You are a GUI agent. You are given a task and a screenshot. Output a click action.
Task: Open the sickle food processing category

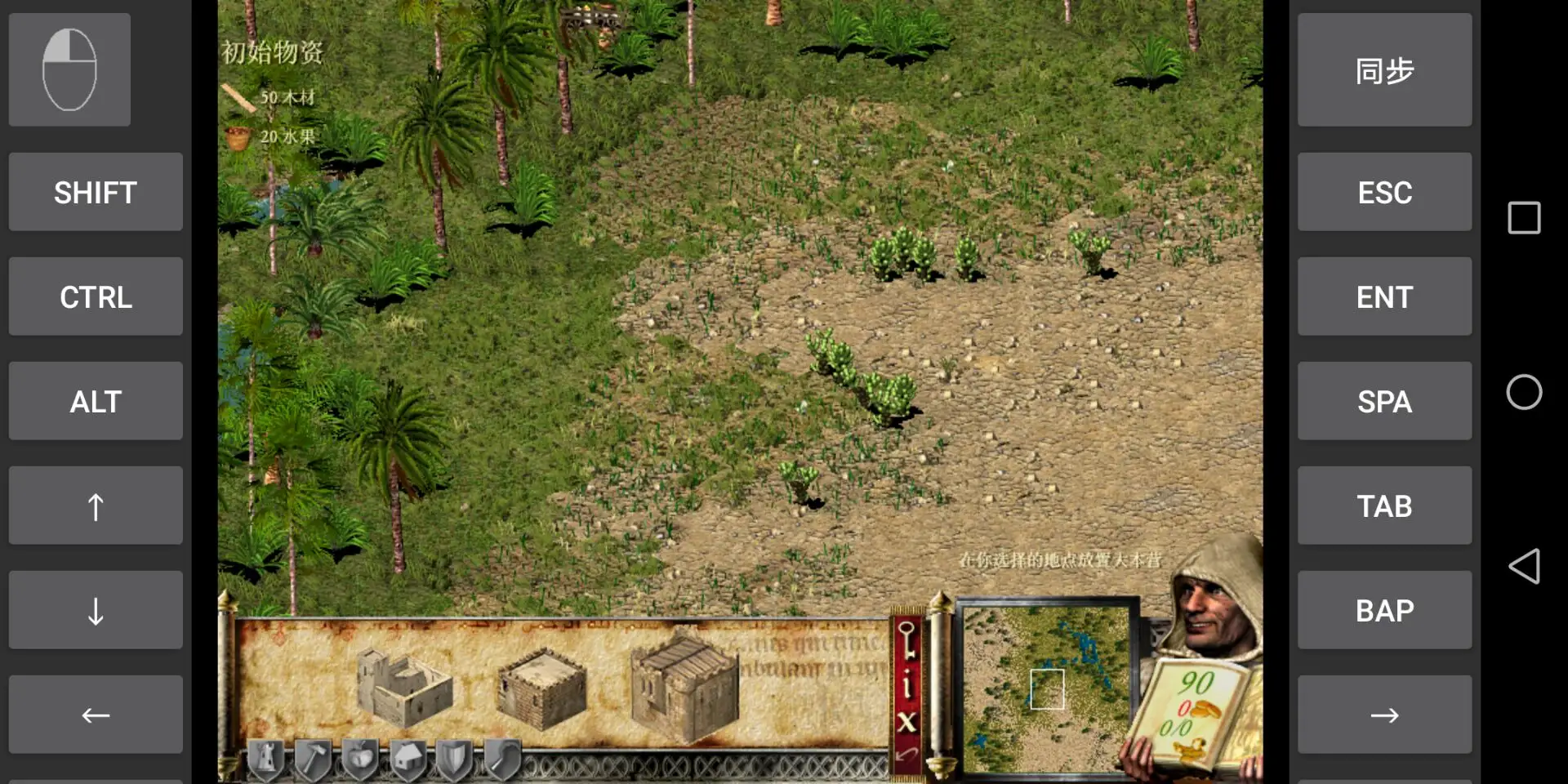502,759
